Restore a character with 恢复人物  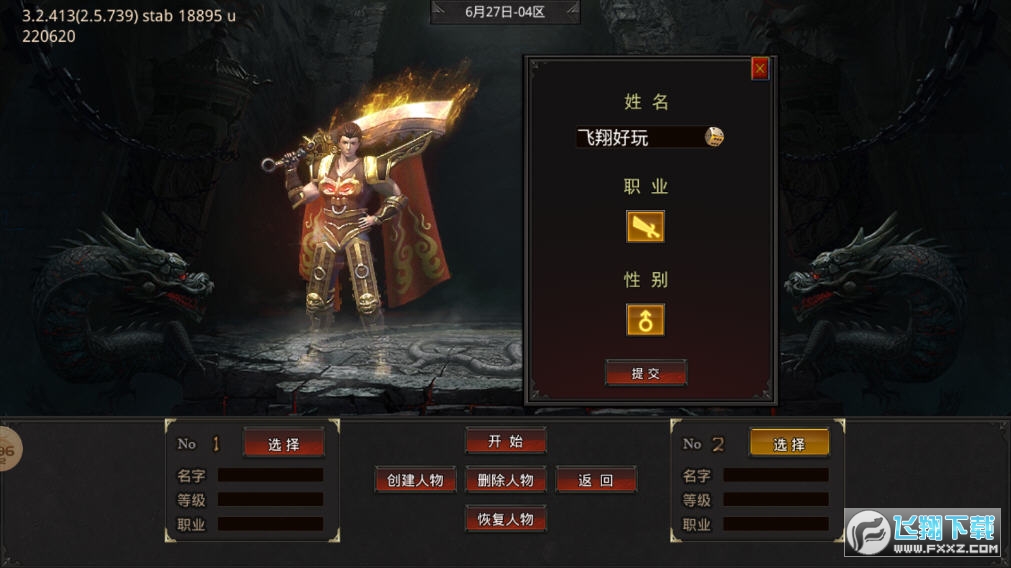pyautogui.click(x=505, y=519)
